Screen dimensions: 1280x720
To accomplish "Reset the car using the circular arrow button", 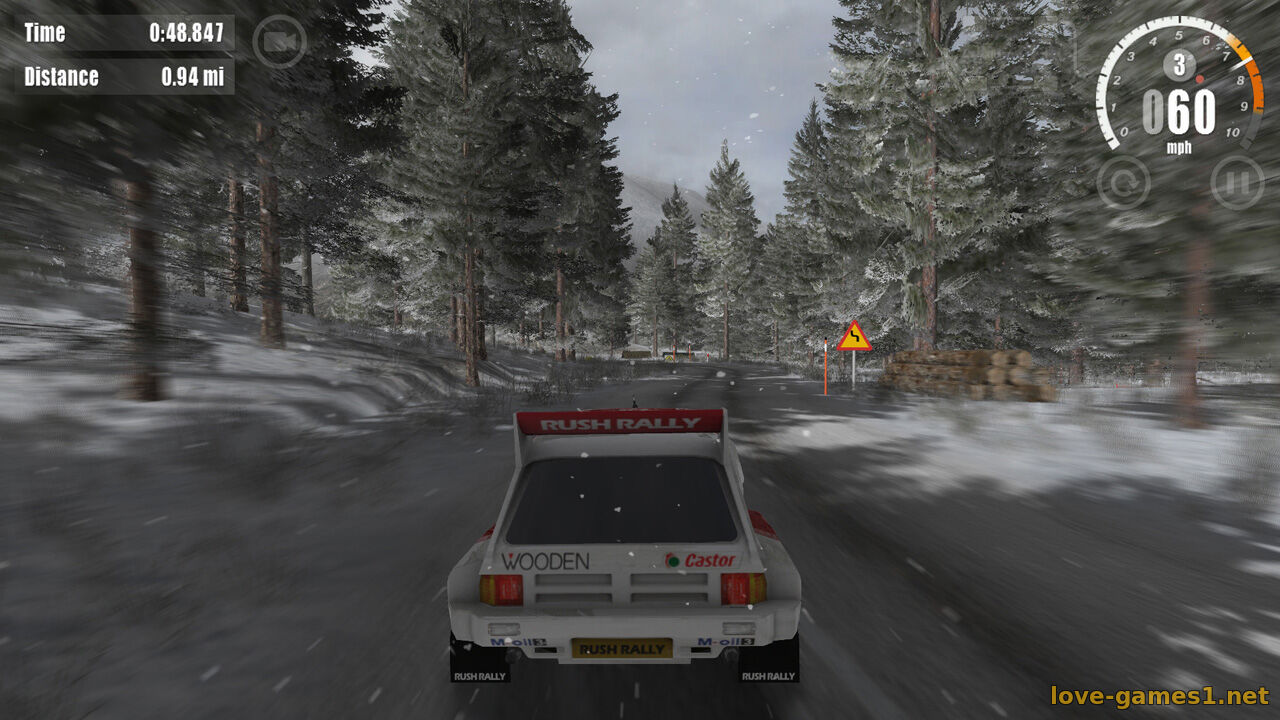I will (x=1123, y=183).
